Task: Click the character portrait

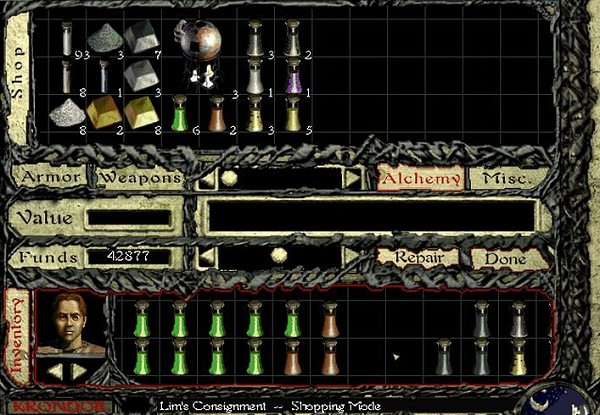Action: point(70,325)
